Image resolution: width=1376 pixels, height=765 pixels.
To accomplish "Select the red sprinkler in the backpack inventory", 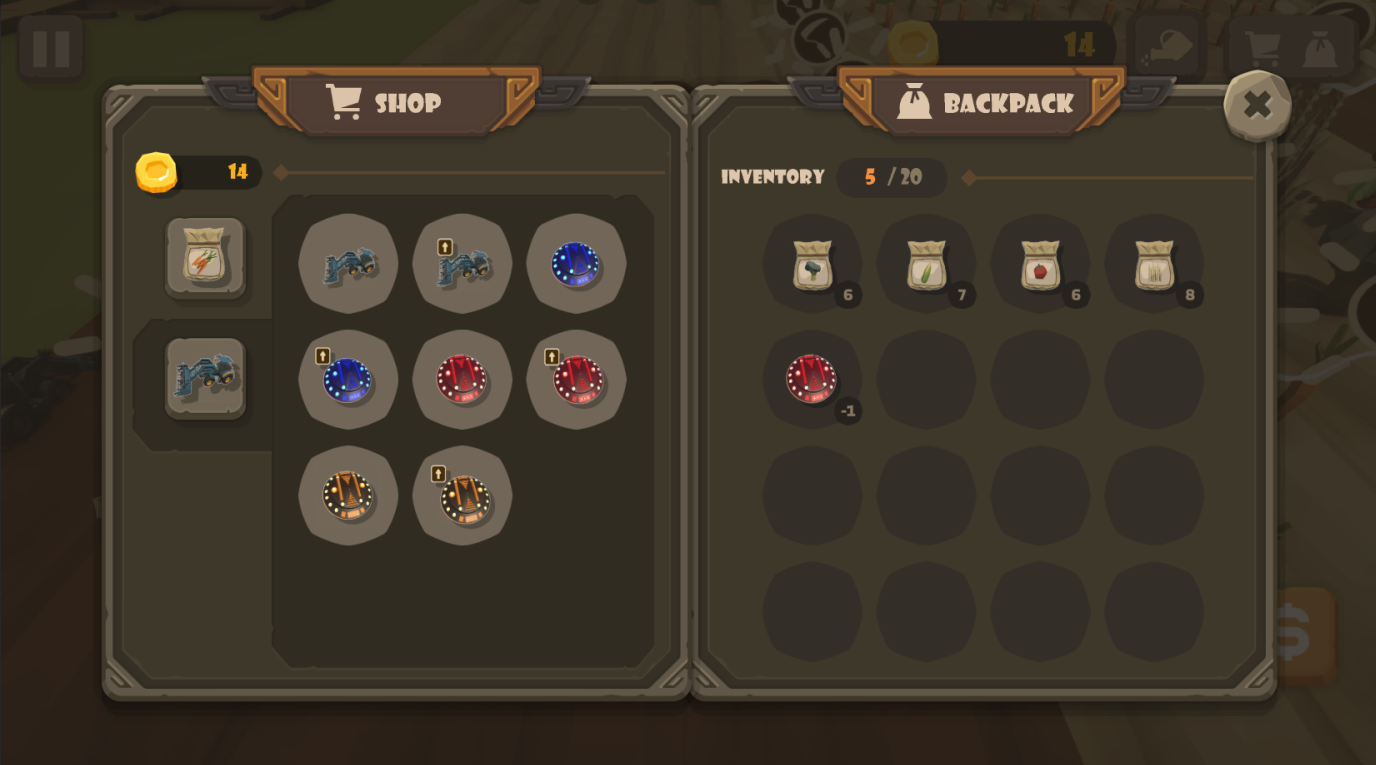I will (x=811, y=380).
